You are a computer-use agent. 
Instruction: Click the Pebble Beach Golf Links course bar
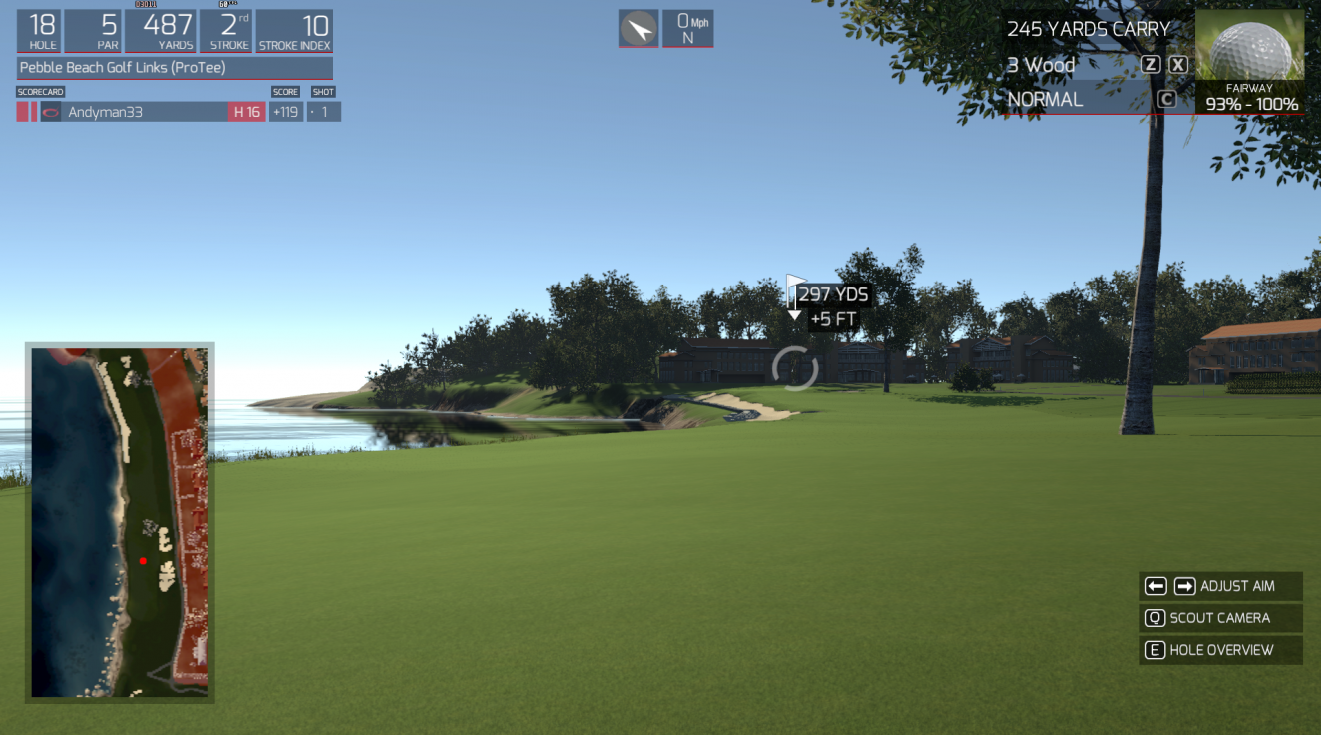[x=175, y=68]
